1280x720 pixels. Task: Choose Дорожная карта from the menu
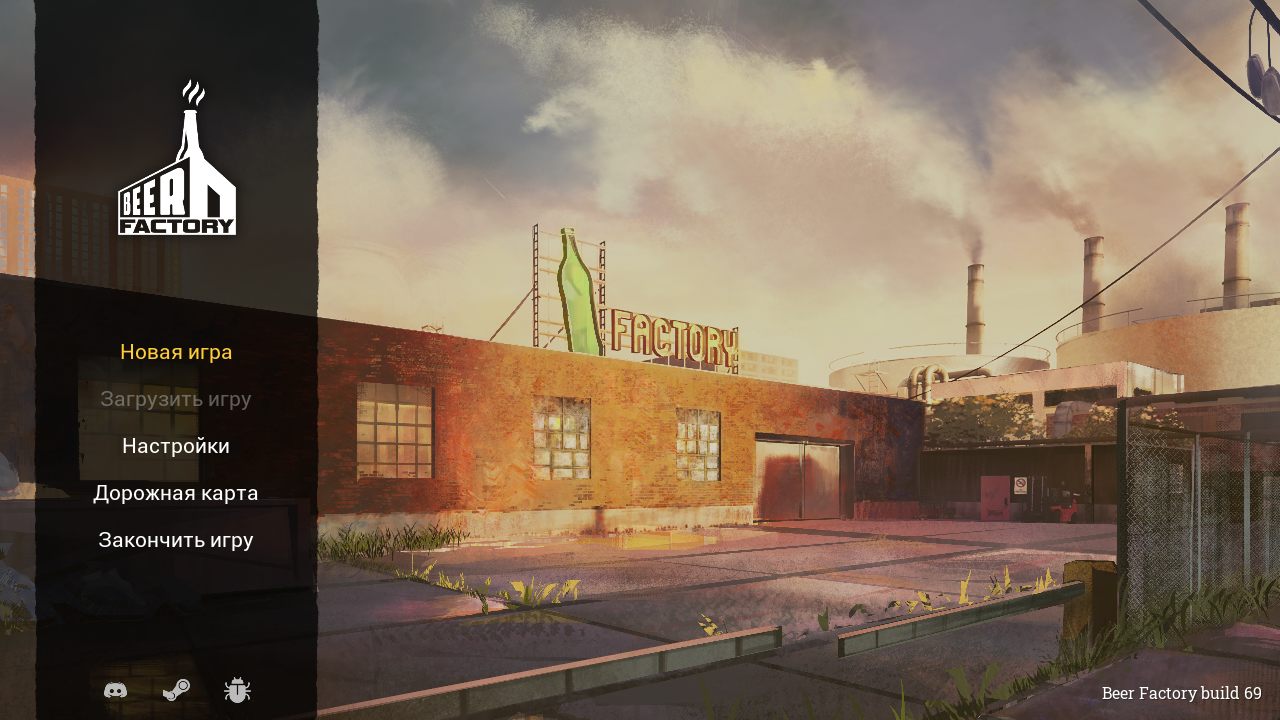click(176, 492)
